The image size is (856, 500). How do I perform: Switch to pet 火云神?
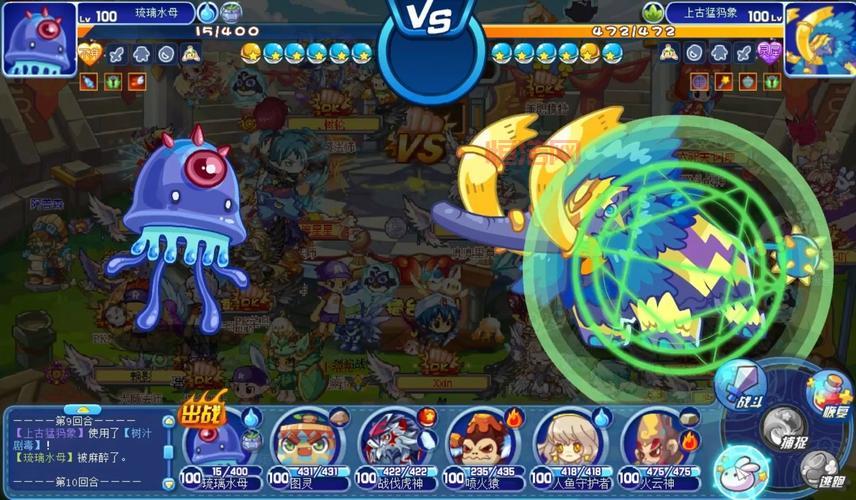[651, 441]
